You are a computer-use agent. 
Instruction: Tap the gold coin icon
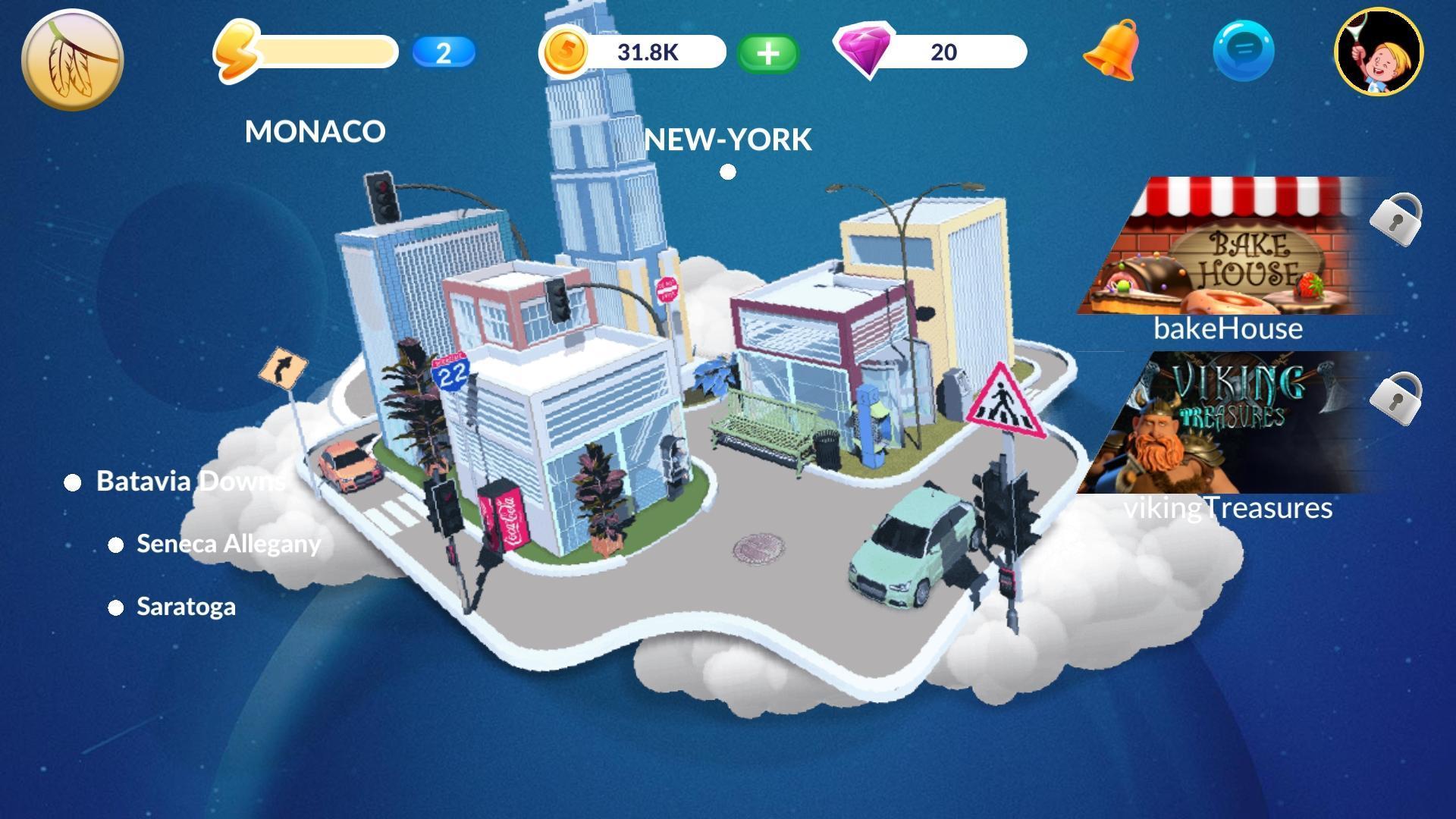point(564,52)
